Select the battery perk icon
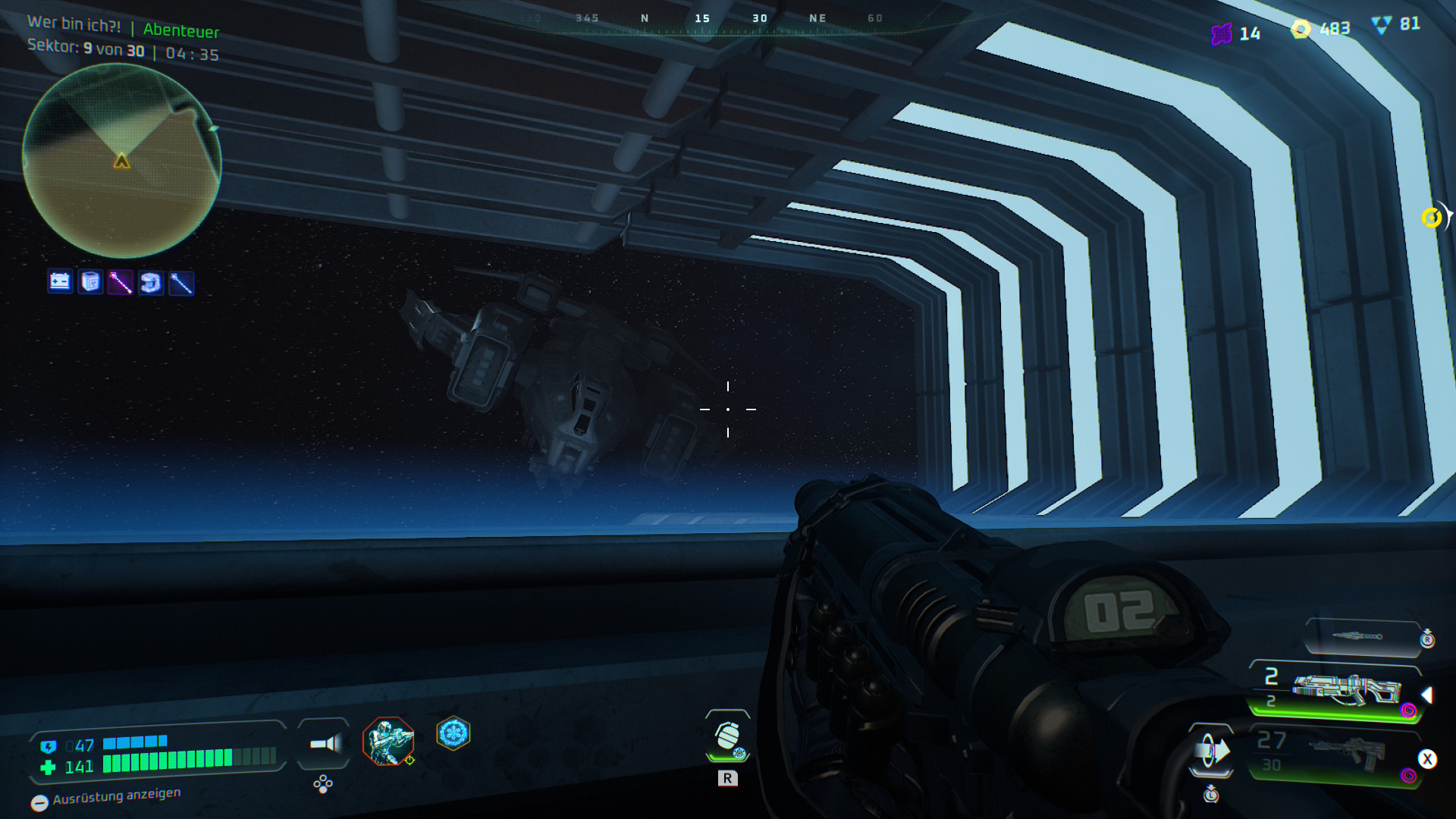This screenshot has width=1456, height=819. click(x=60, y=282)
